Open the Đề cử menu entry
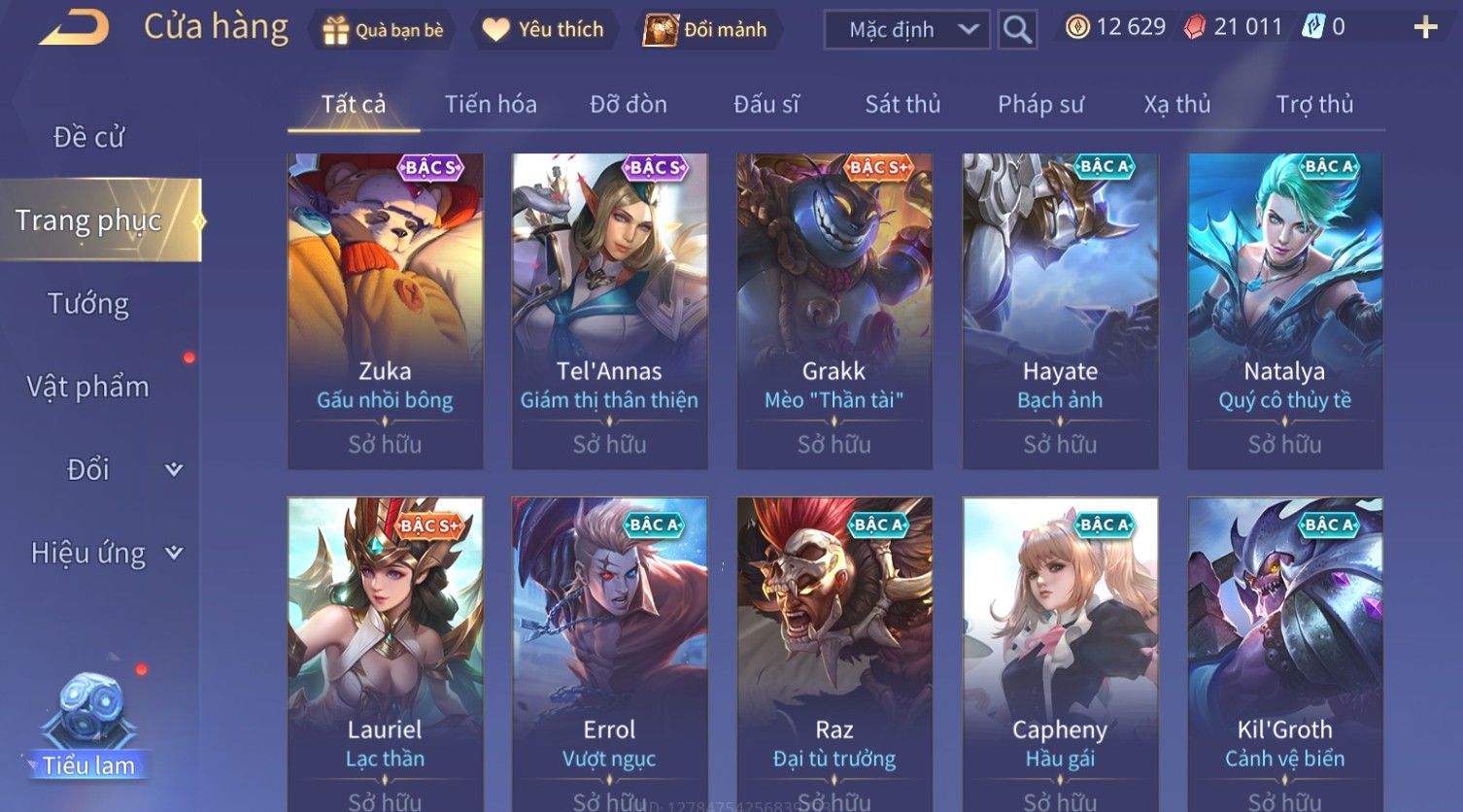The image size is (1463, 812). coord(89,137)
